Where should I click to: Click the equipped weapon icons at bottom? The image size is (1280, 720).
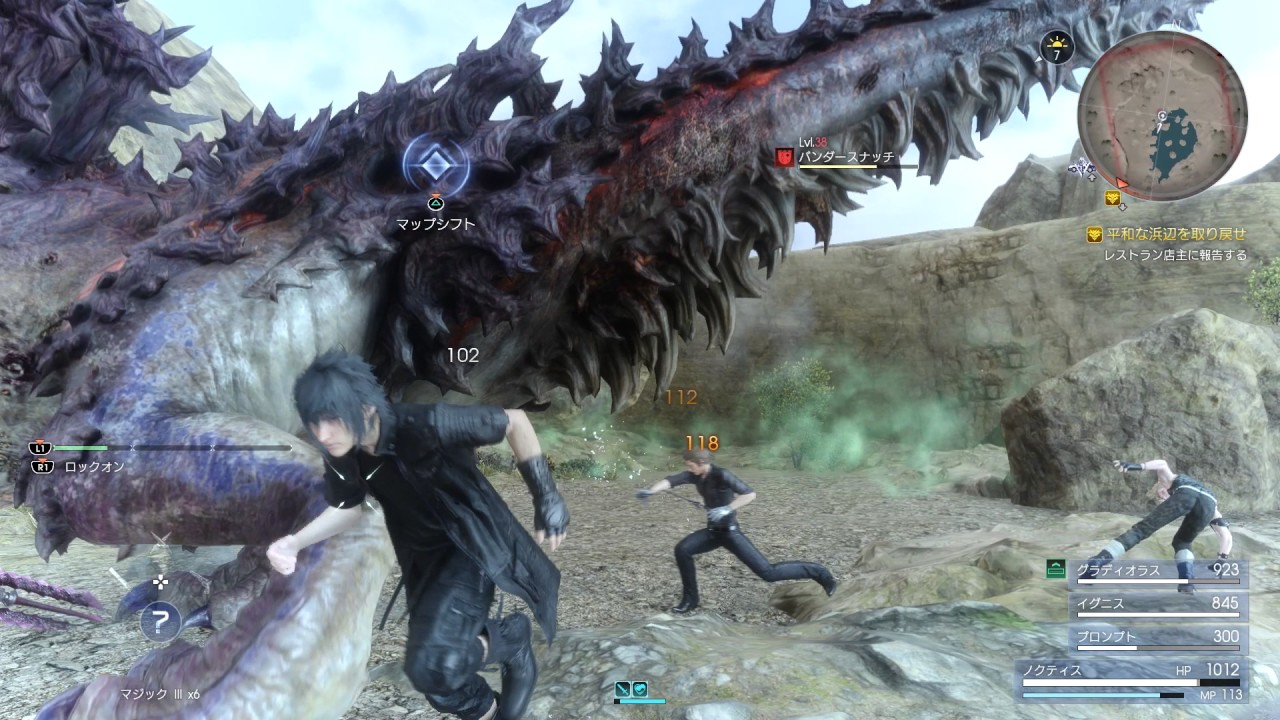point(632,689)
